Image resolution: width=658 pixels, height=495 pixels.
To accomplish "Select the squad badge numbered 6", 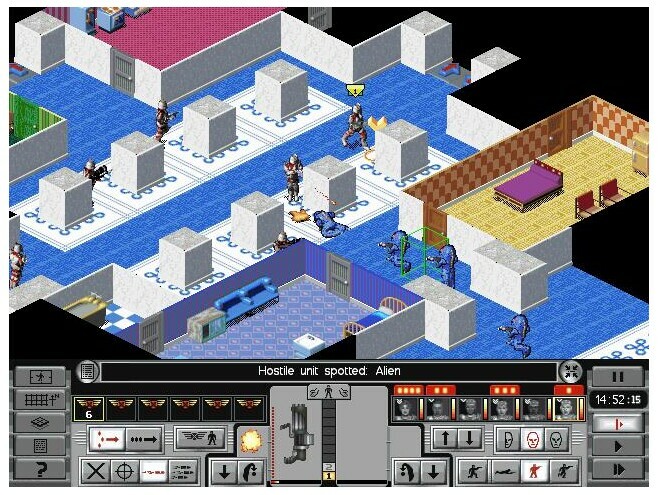I will pos(89,407).
